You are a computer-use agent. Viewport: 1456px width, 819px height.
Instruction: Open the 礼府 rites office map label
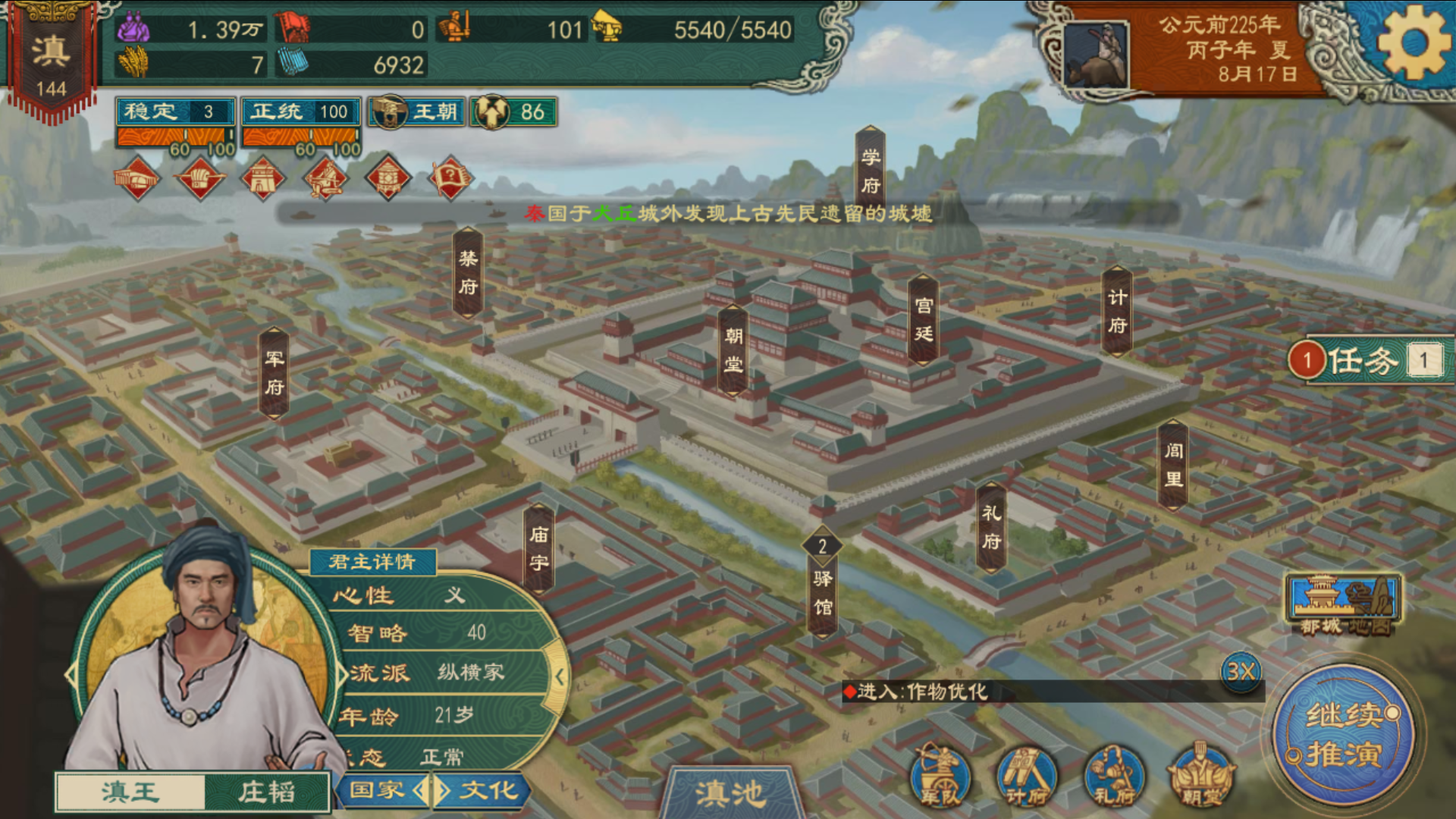point(991,527)
